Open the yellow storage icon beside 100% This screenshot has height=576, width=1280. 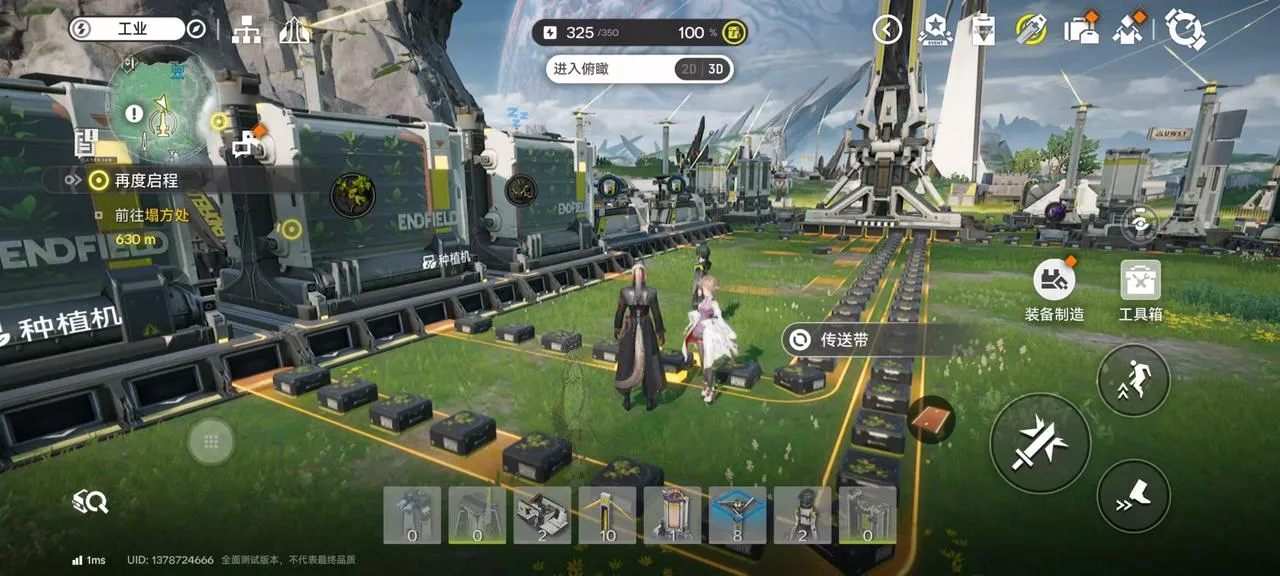coord(735,33)
